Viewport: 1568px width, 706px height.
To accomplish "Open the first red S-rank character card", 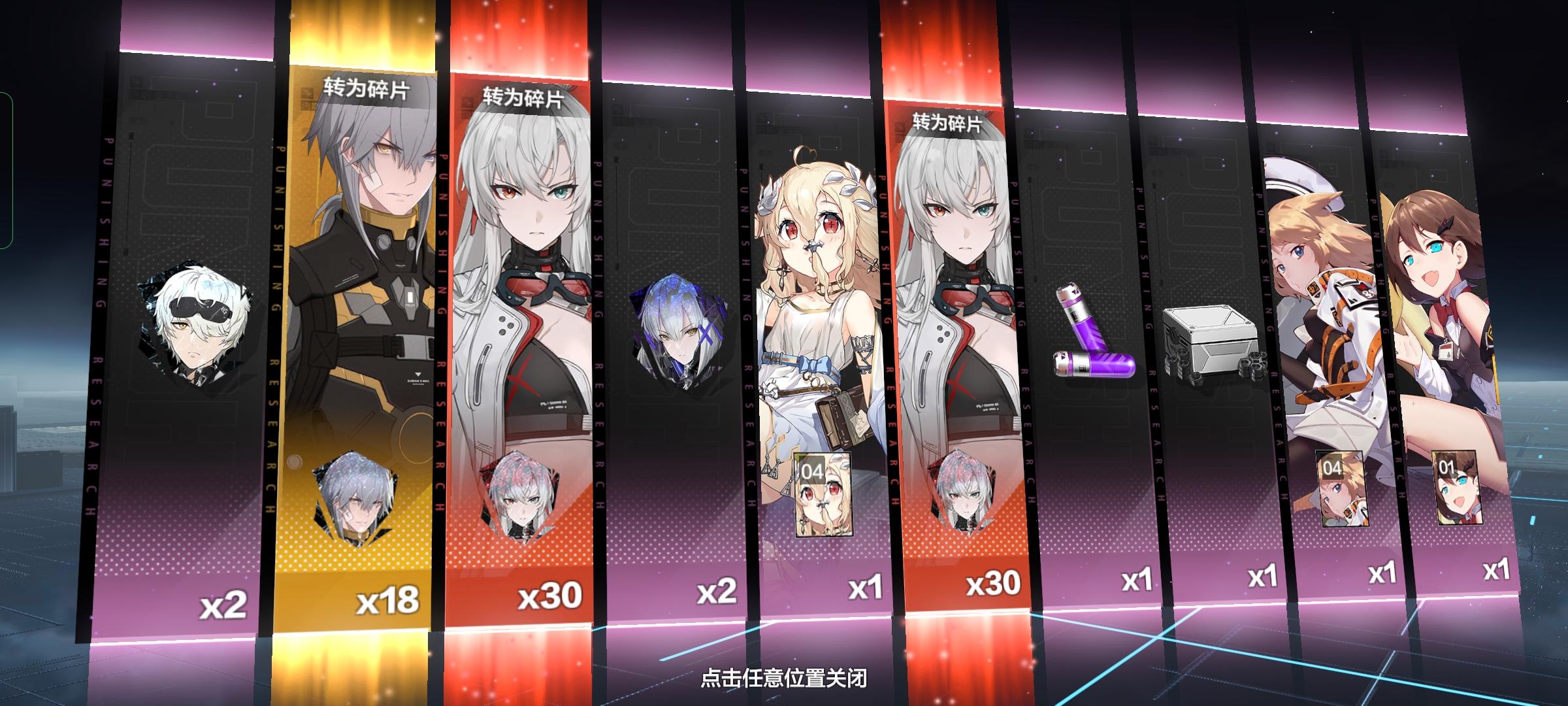I will click(x=529, y=294).
